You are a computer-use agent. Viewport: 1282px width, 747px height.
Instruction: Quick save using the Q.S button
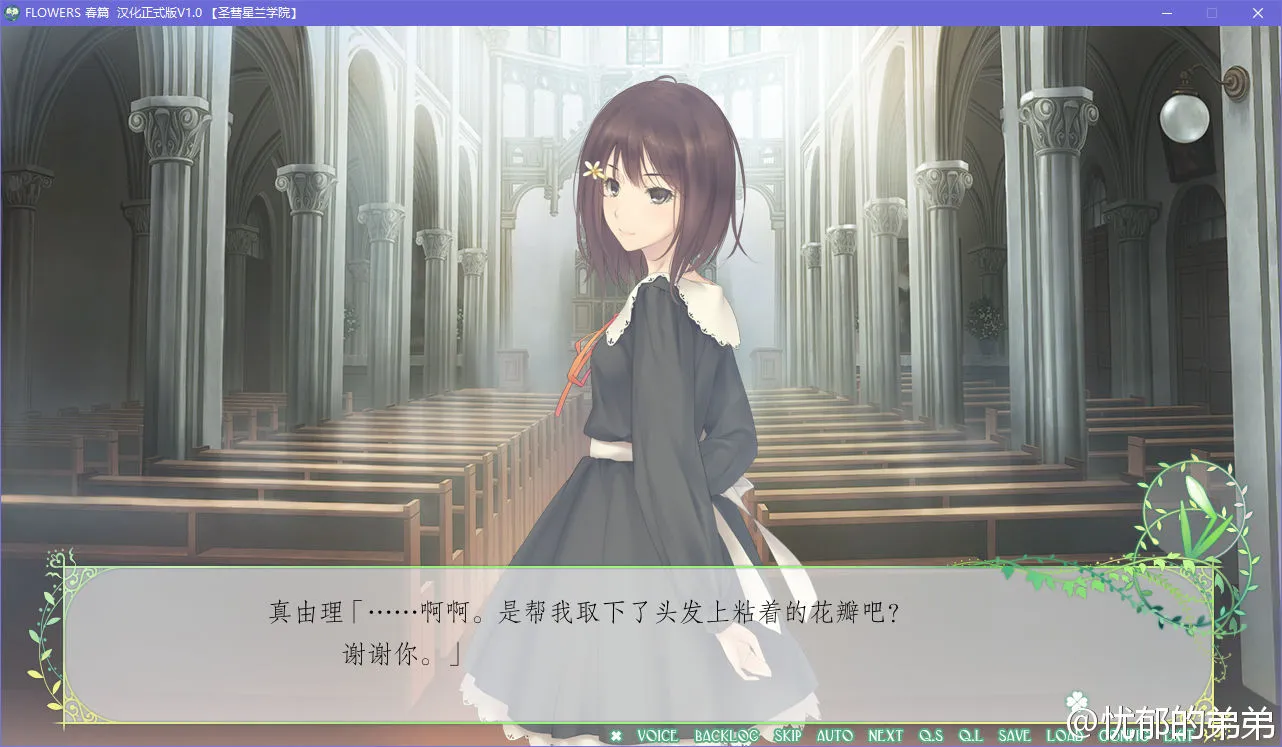coord(929,735)
